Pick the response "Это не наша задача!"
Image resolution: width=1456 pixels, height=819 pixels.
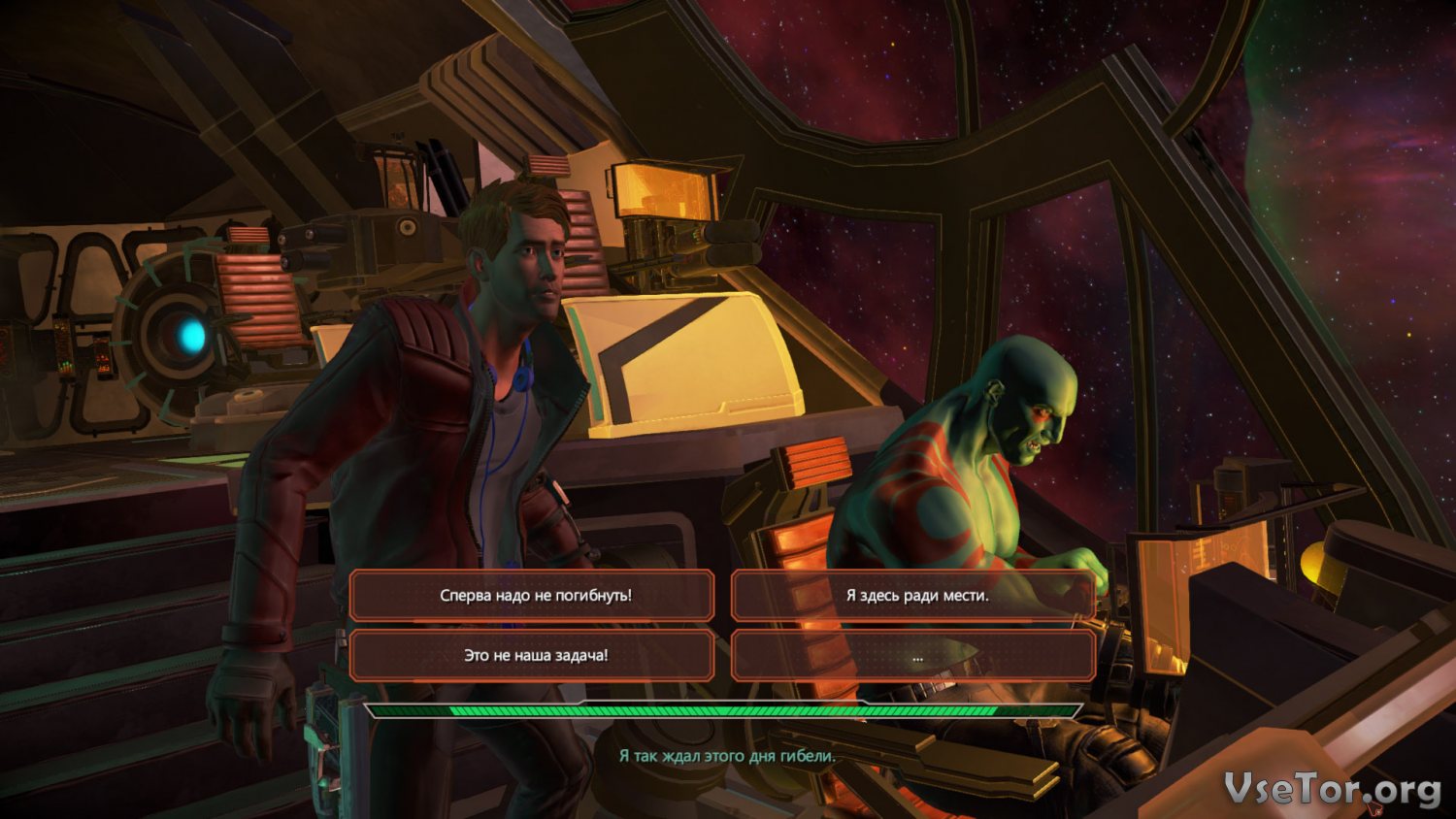533,655
